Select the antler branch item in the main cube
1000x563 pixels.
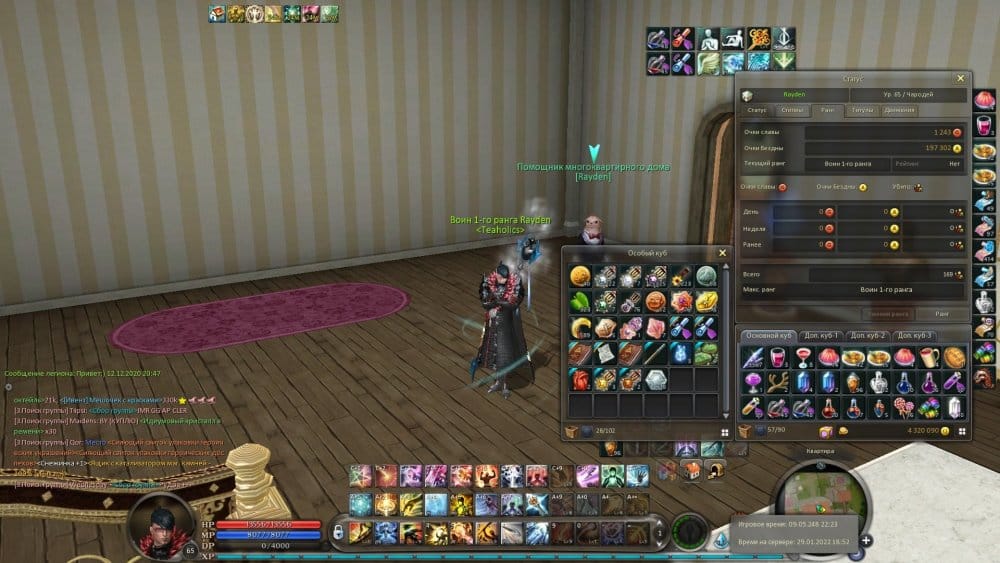pyautogui.click(x=777, y=382)
